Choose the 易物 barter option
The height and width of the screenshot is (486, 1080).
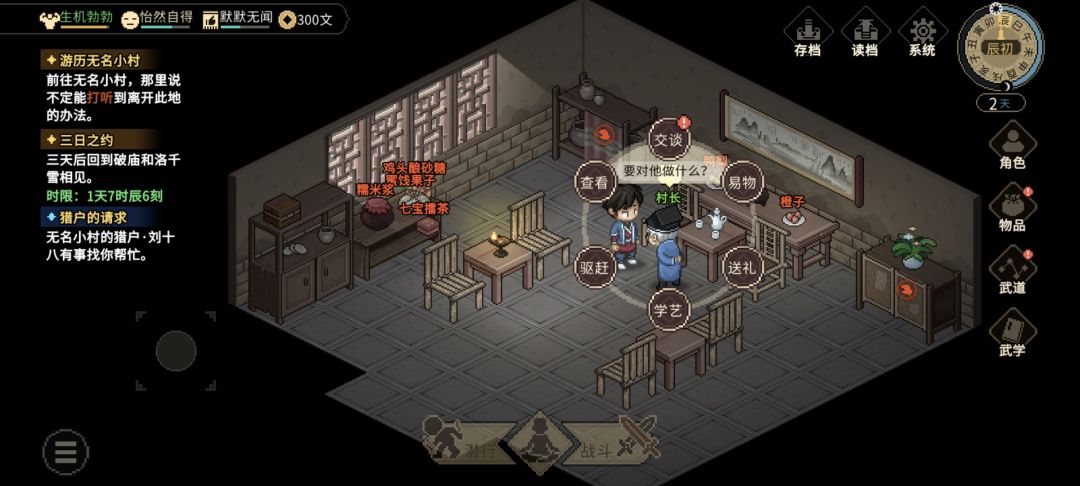coord(742,182)
